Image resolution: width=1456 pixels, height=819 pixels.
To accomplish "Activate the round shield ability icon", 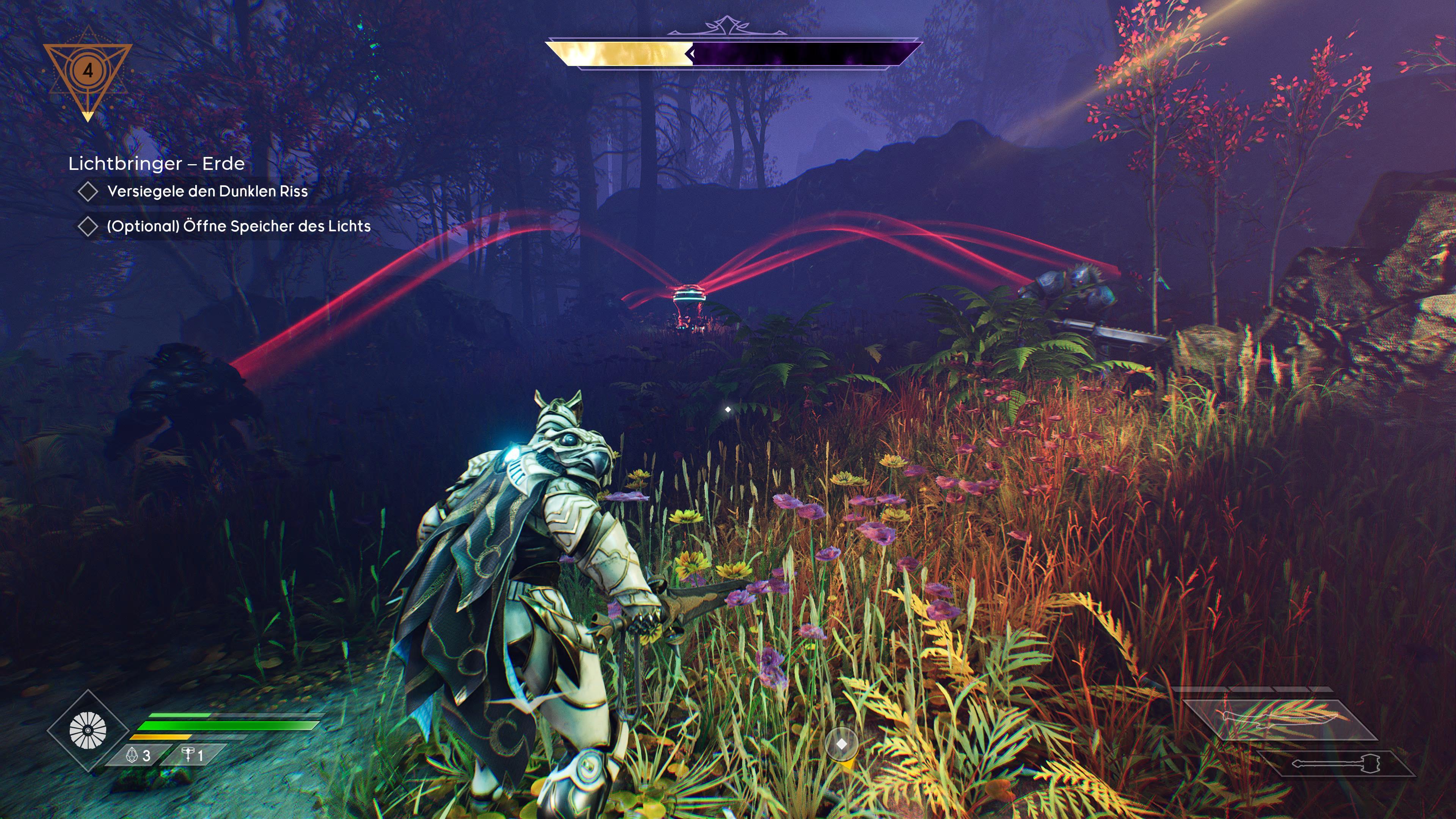I will click(x=88, y=730).
